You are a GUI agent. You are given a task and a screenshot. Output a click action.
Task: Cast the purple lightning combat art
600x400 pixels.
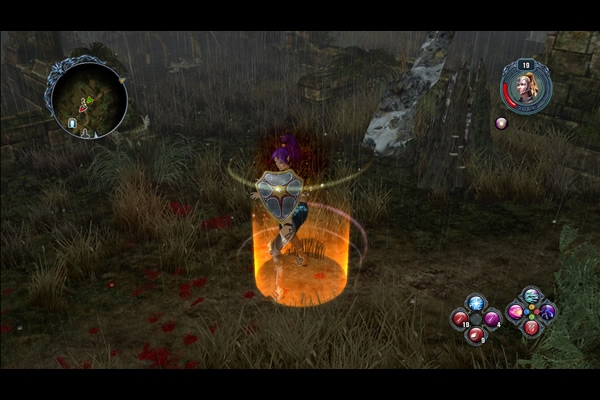547,311
